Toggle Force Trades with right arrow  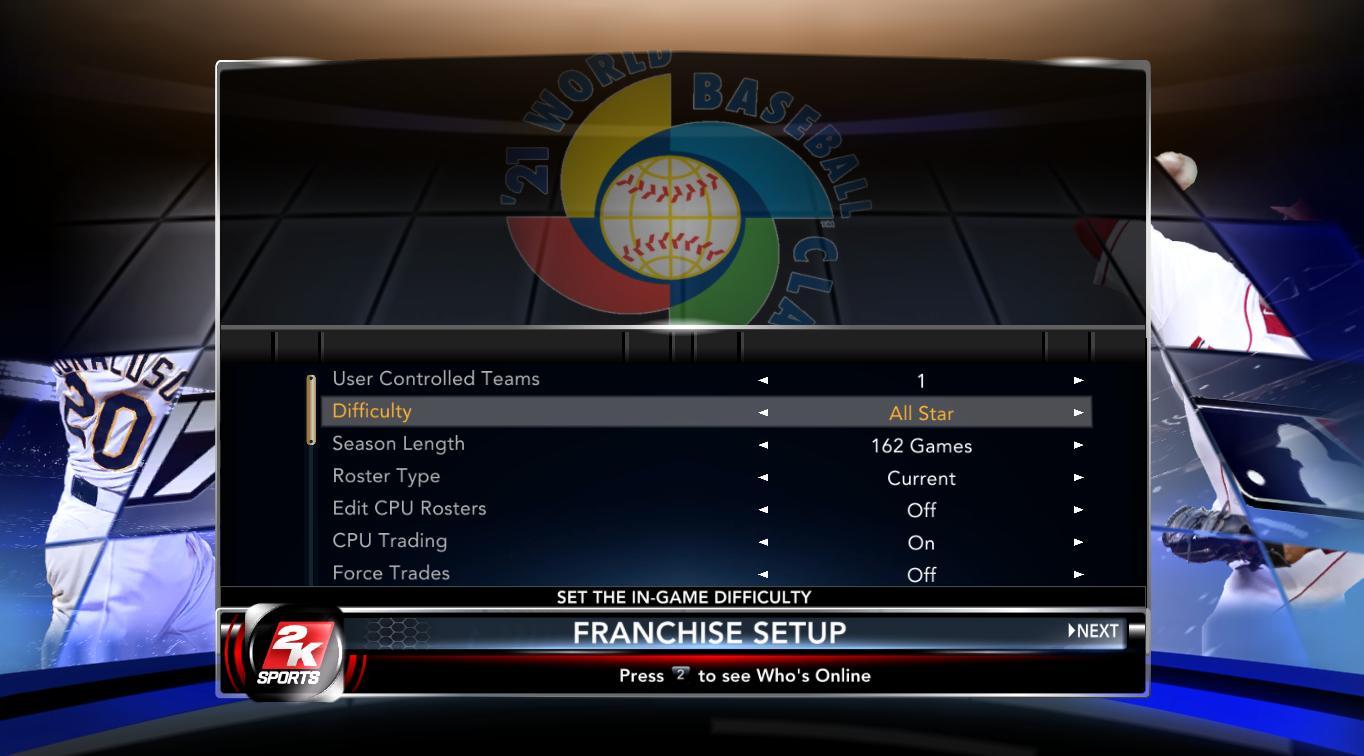[1078, 574]
